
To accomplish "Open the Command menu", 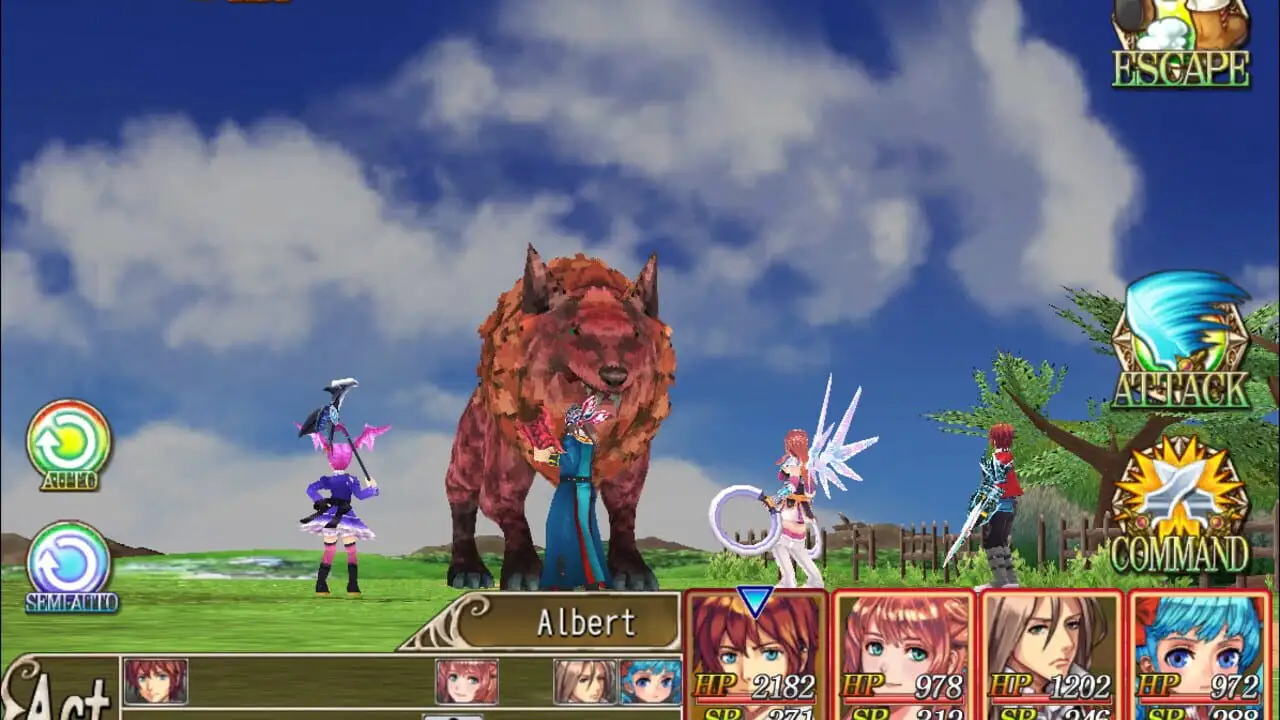I will tap(1181, 508).
